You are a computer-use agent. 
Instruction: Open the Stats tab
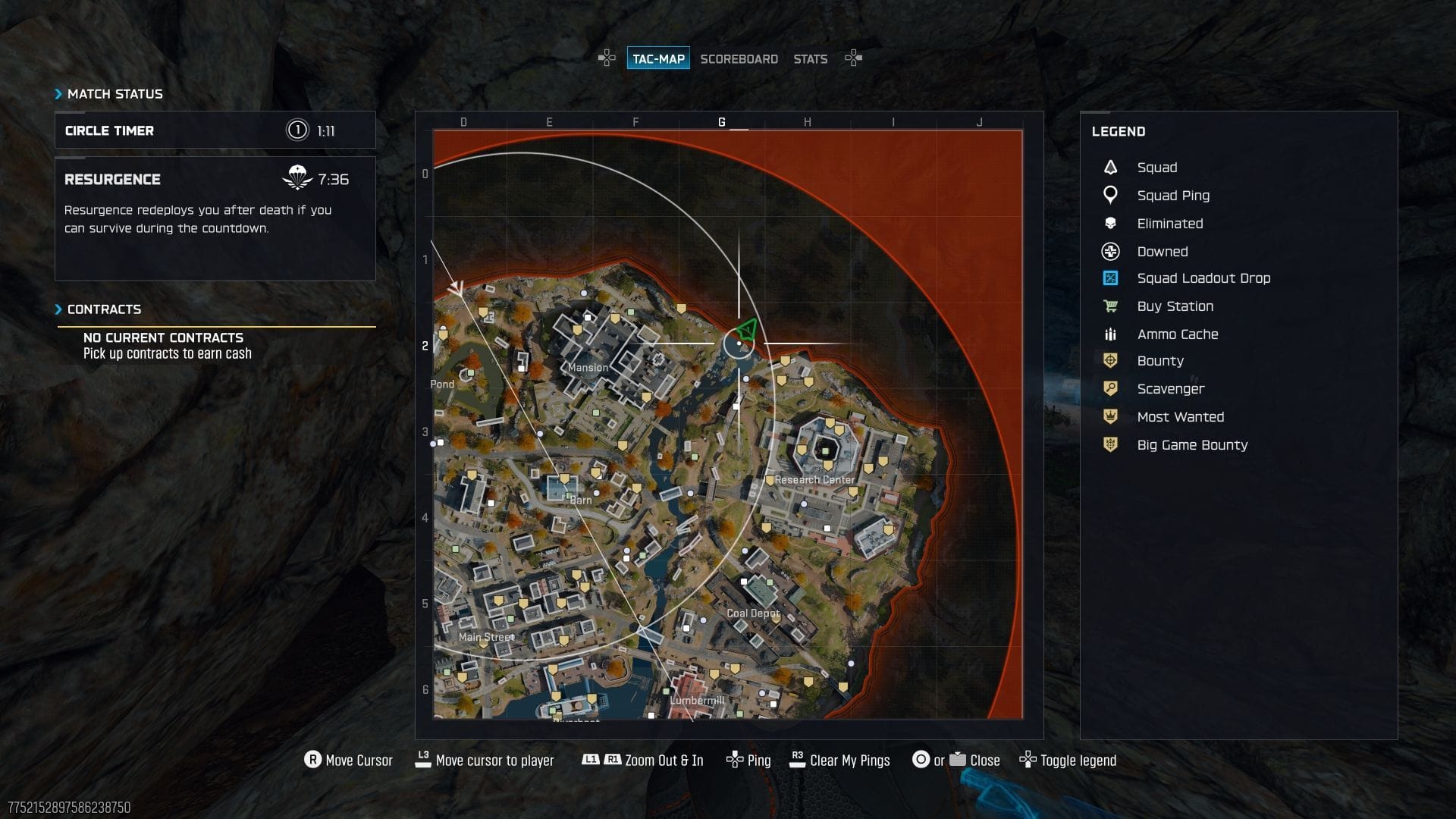click(810, 58)
